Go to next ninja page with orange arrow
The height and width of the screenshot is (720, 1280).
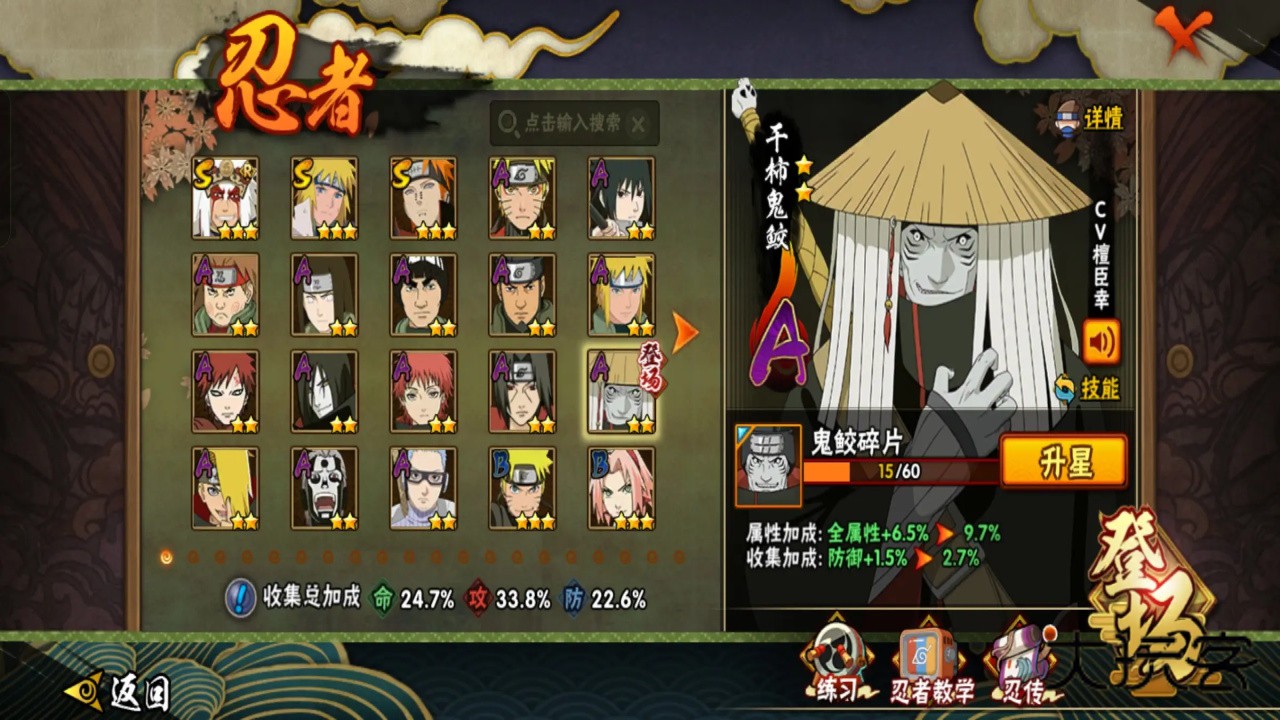684,332
